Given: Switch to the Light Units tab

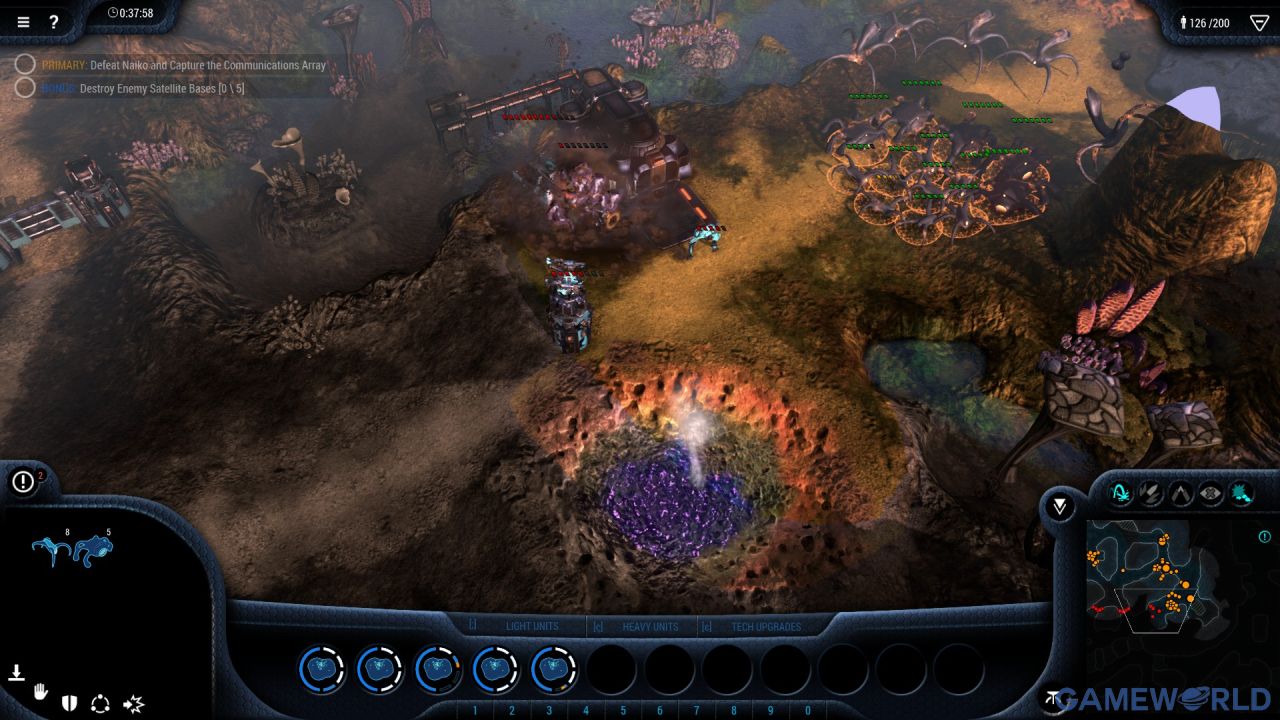Looking at the screenshot, I should (532, 627).
